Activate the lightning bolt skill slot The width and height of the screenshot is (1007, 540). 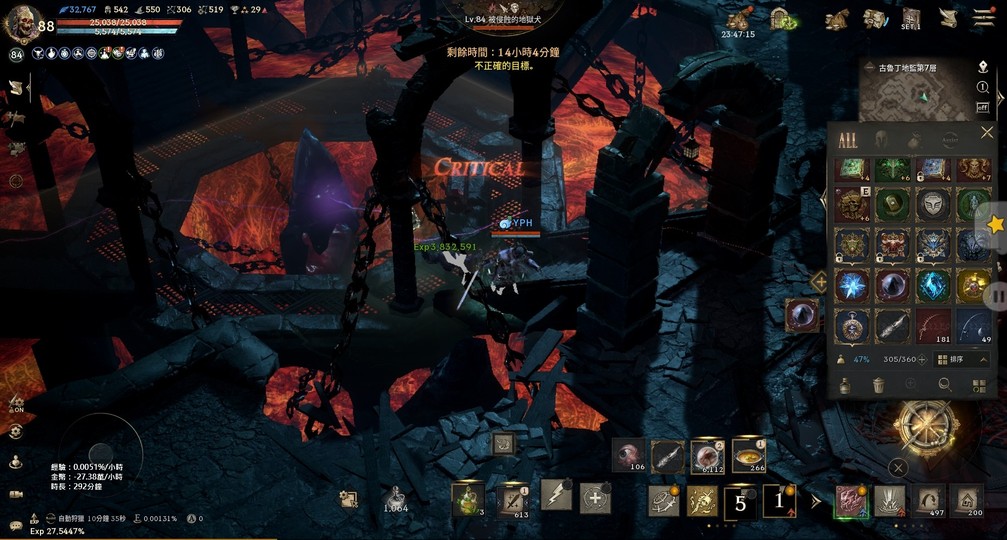pos(555,495)
